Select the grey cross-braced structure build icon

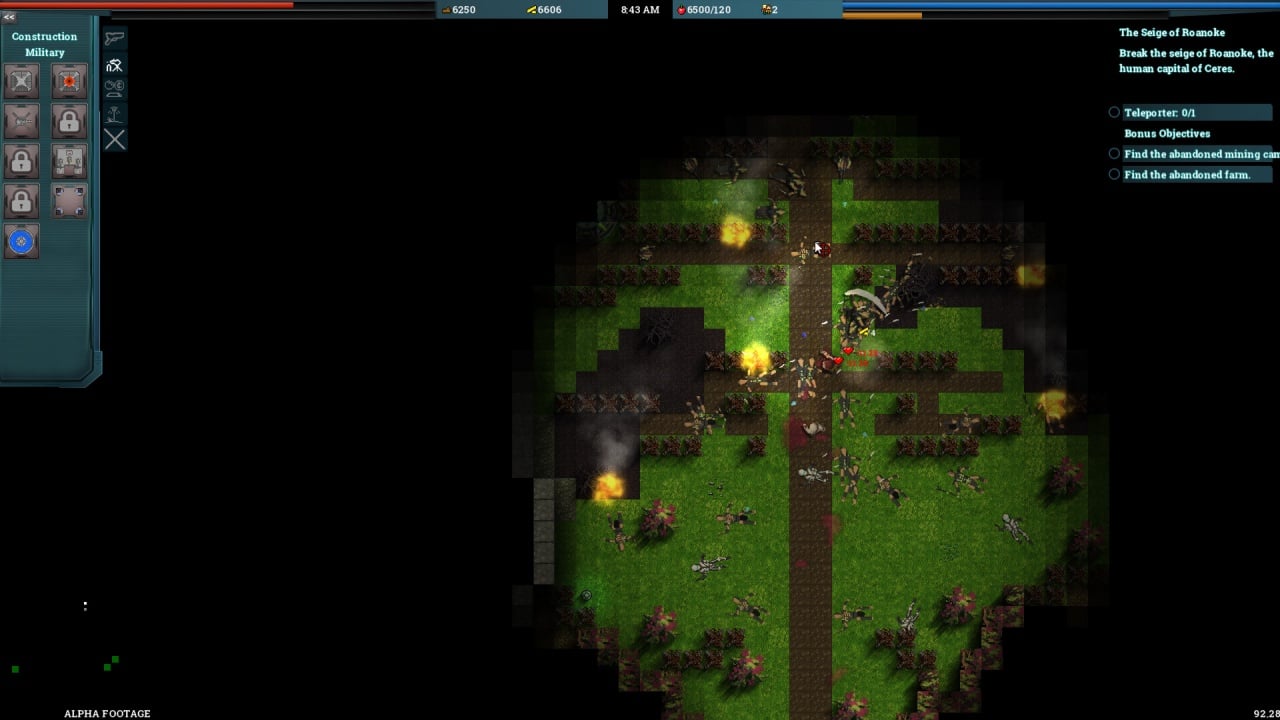[21, 81]
